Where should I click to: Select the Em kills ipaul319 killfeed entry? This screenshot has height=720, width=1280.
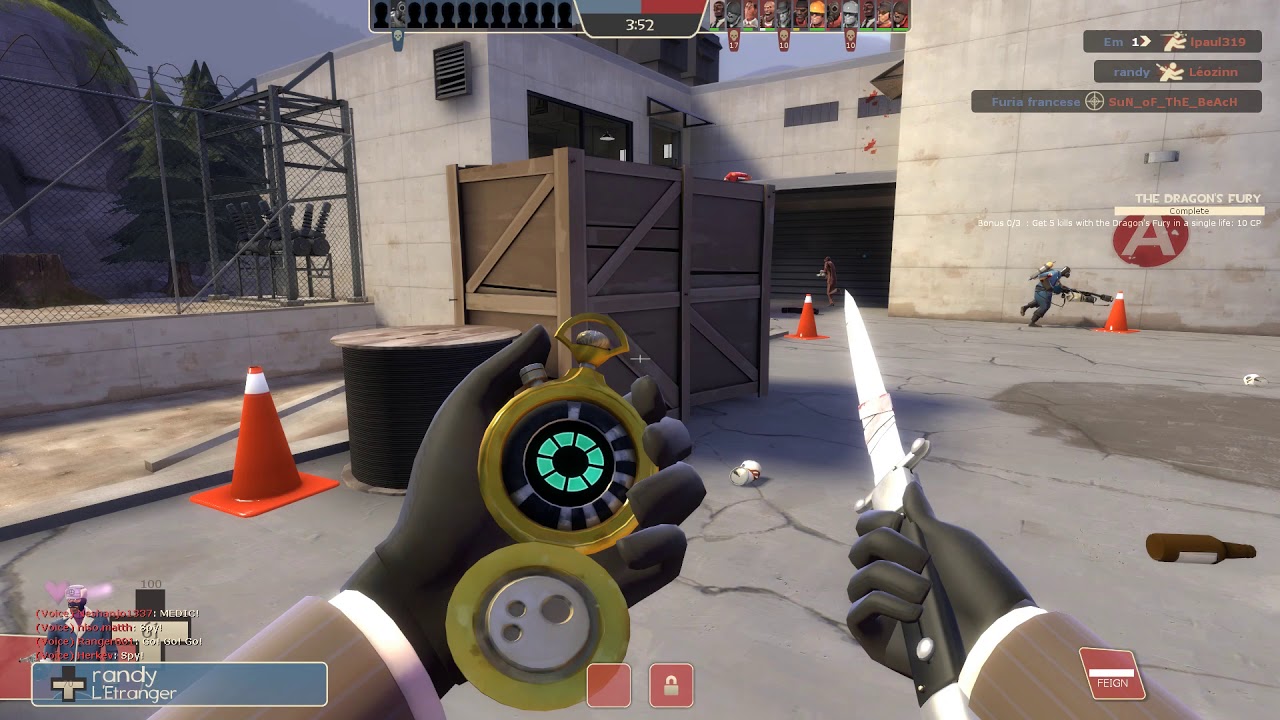pyautogui.click(x=1172, y=42)
